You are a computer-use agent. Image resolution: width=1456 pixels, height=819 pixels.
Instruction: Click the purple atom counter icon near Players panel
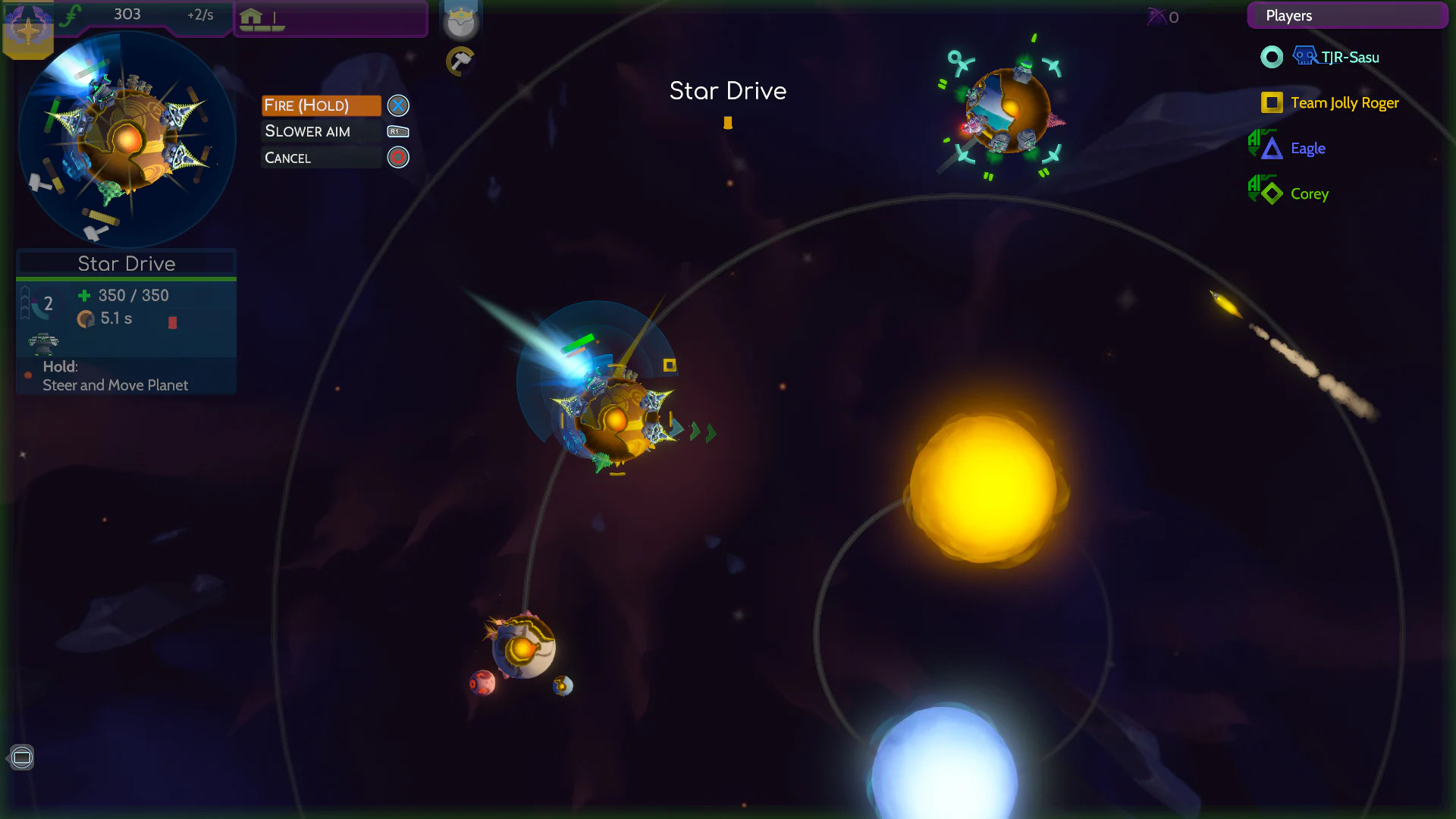pyautogui.click(x=1157, y=17)
